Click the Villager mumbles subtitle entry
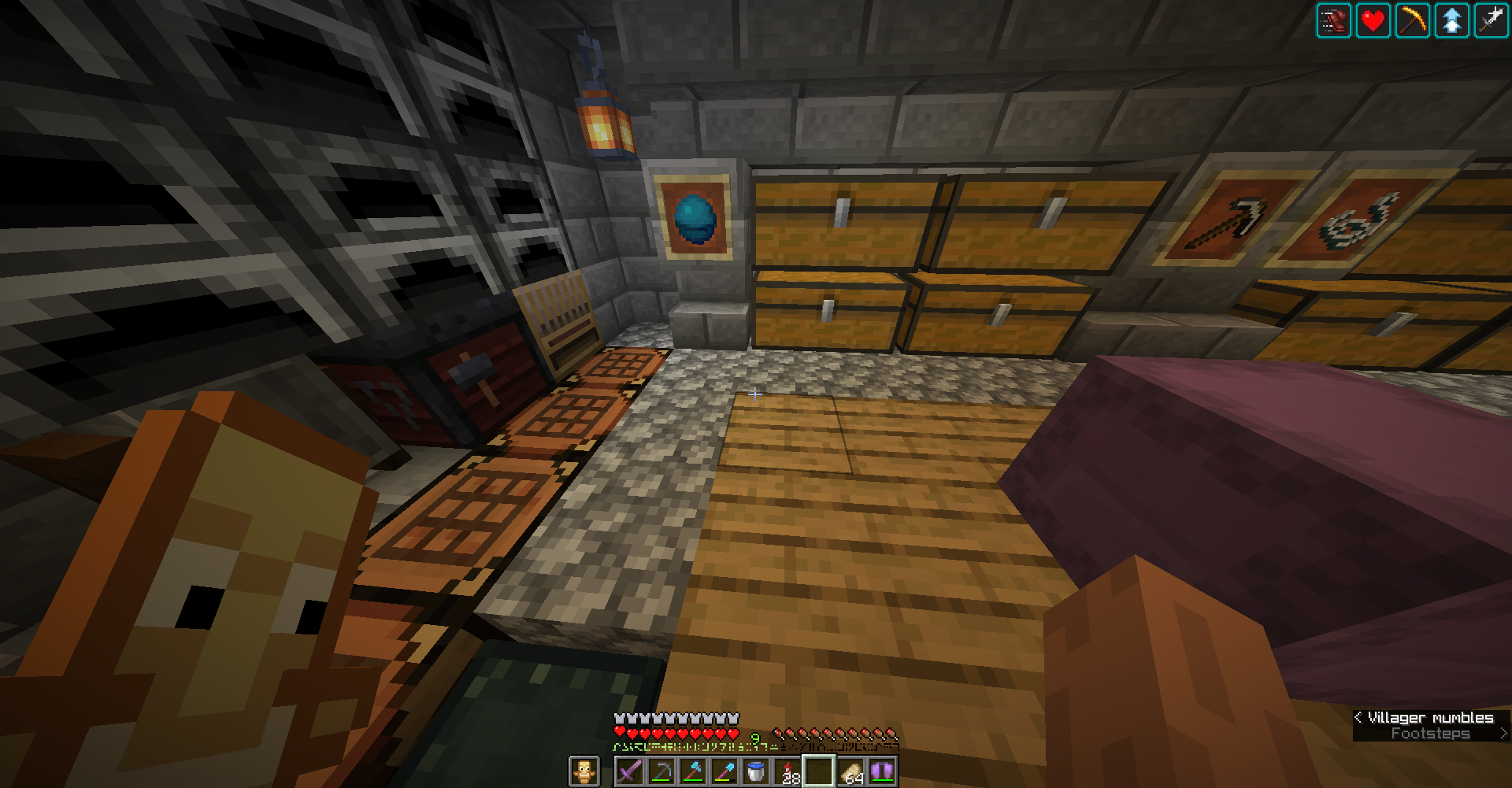Image resolution: width=1512 pixels, height=788 pixels. pyautogui.click(x=1430, y=717)
